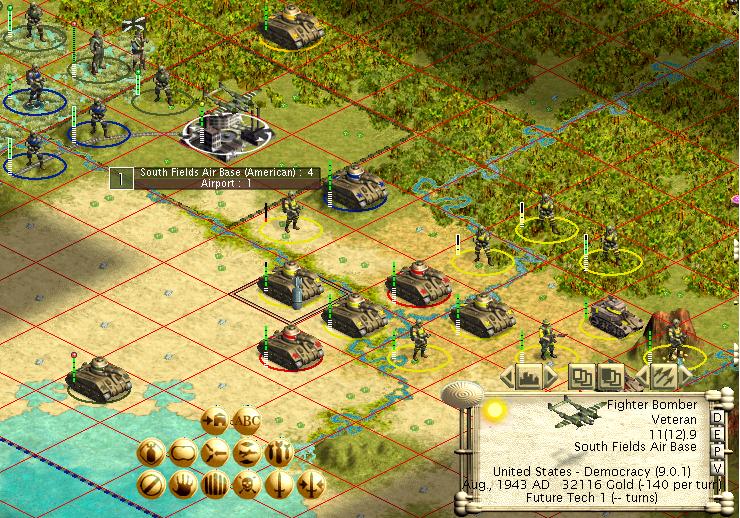Fortify using the vertical bars icon

tap(214, 486)
